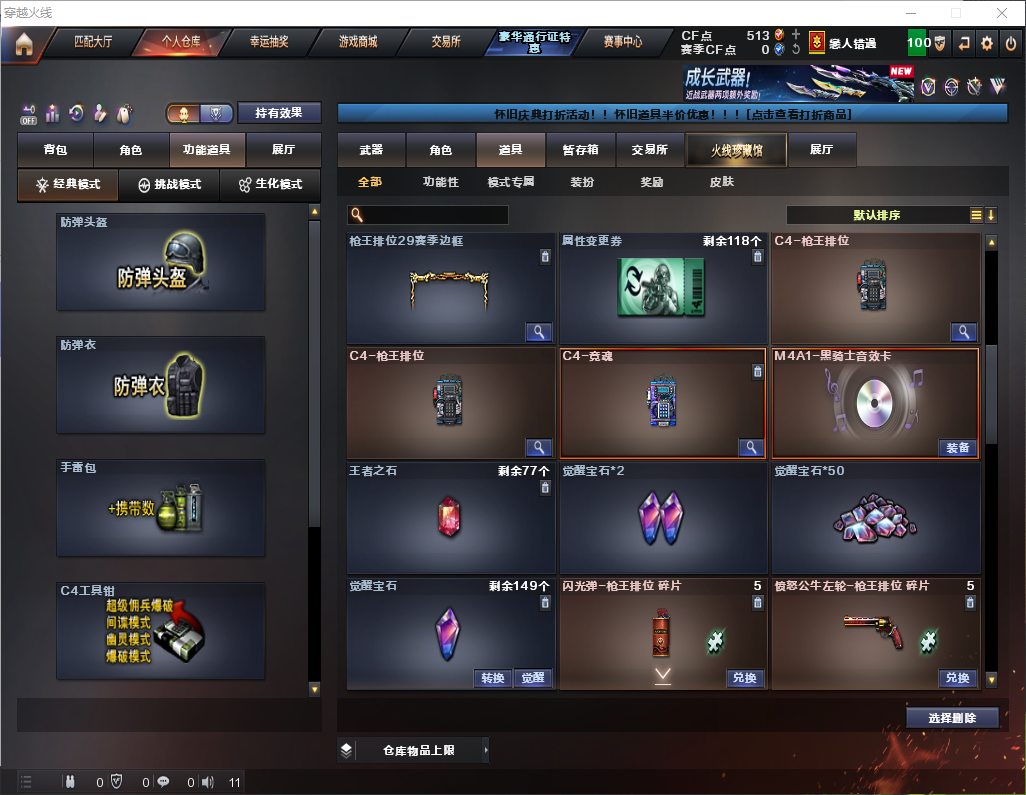Viewport: 1026px width, 795px height.
Task: Select the 暂存箱 tab
Action: [x=580, y=150]
